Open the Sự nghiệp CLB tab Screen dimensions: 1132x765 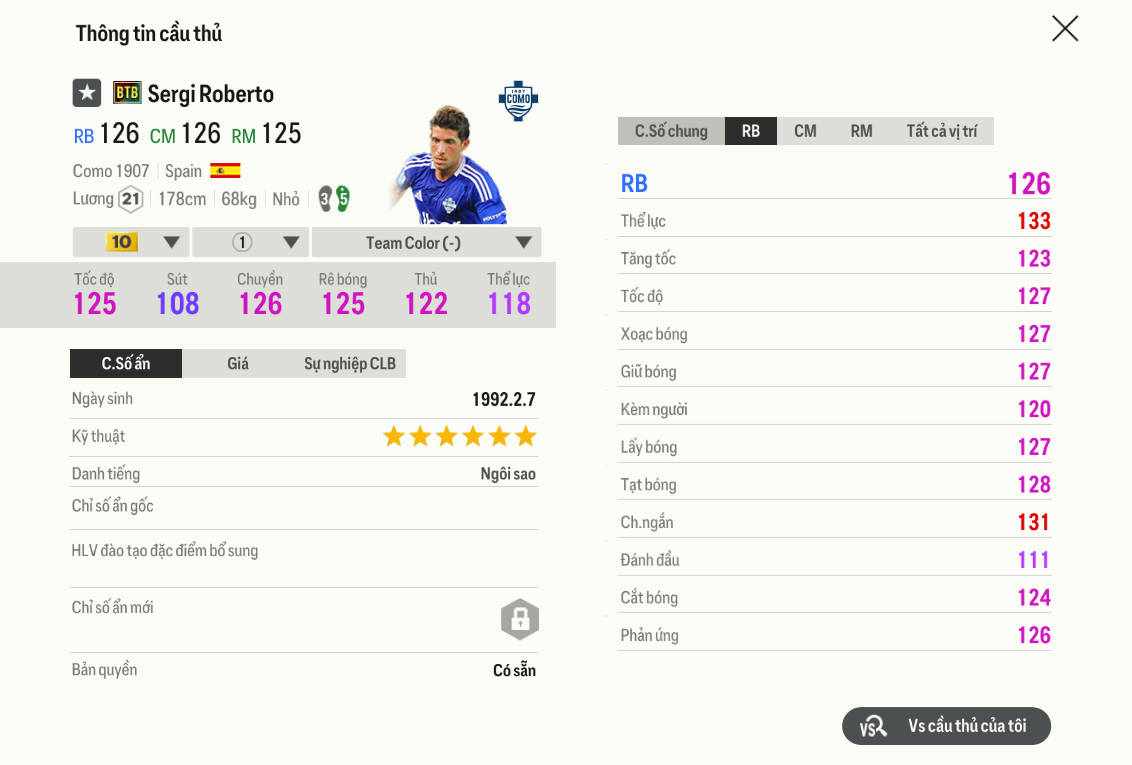[350, 363]
